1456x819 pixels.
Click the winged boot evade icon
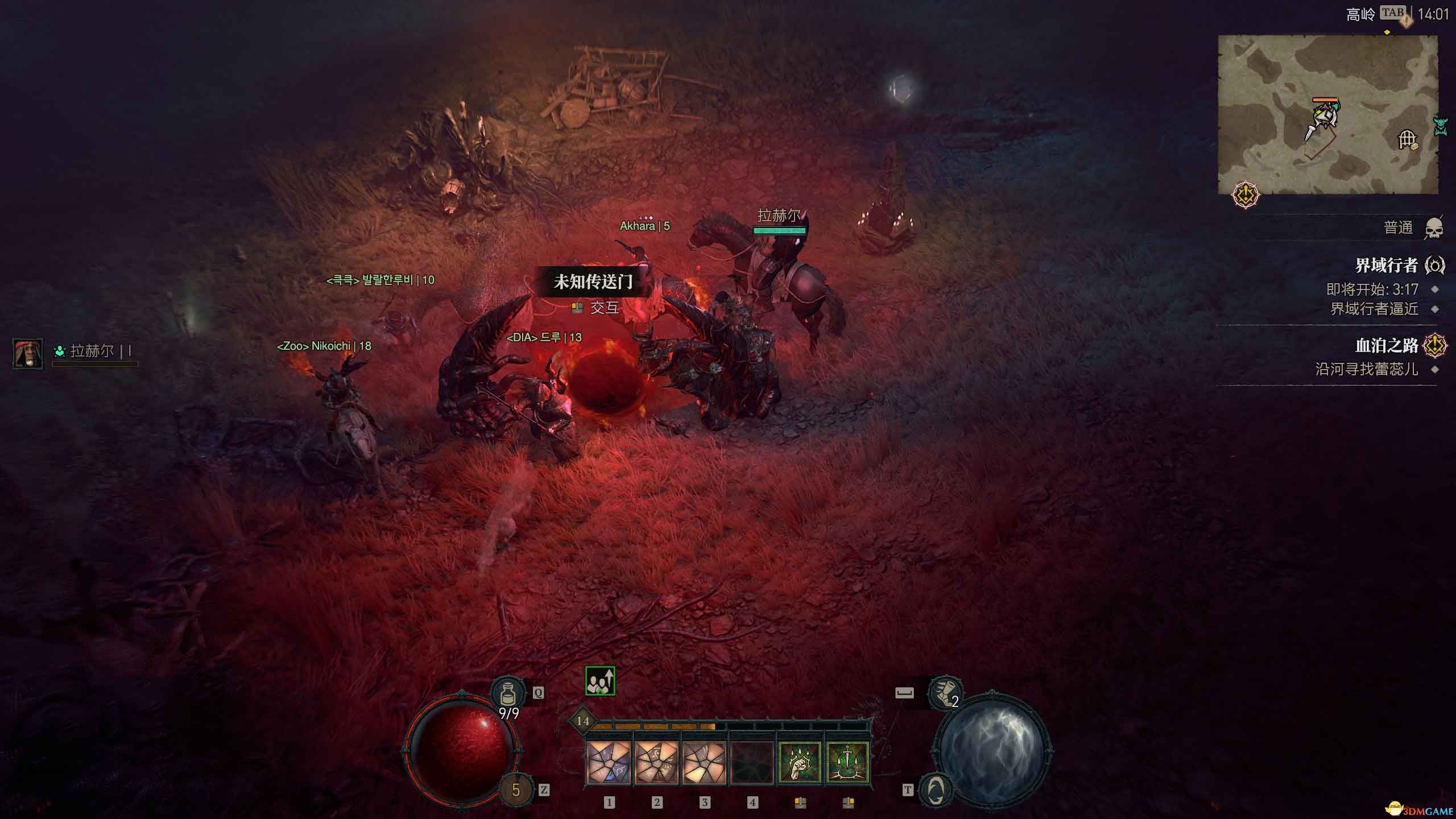[x=945, y=693]
